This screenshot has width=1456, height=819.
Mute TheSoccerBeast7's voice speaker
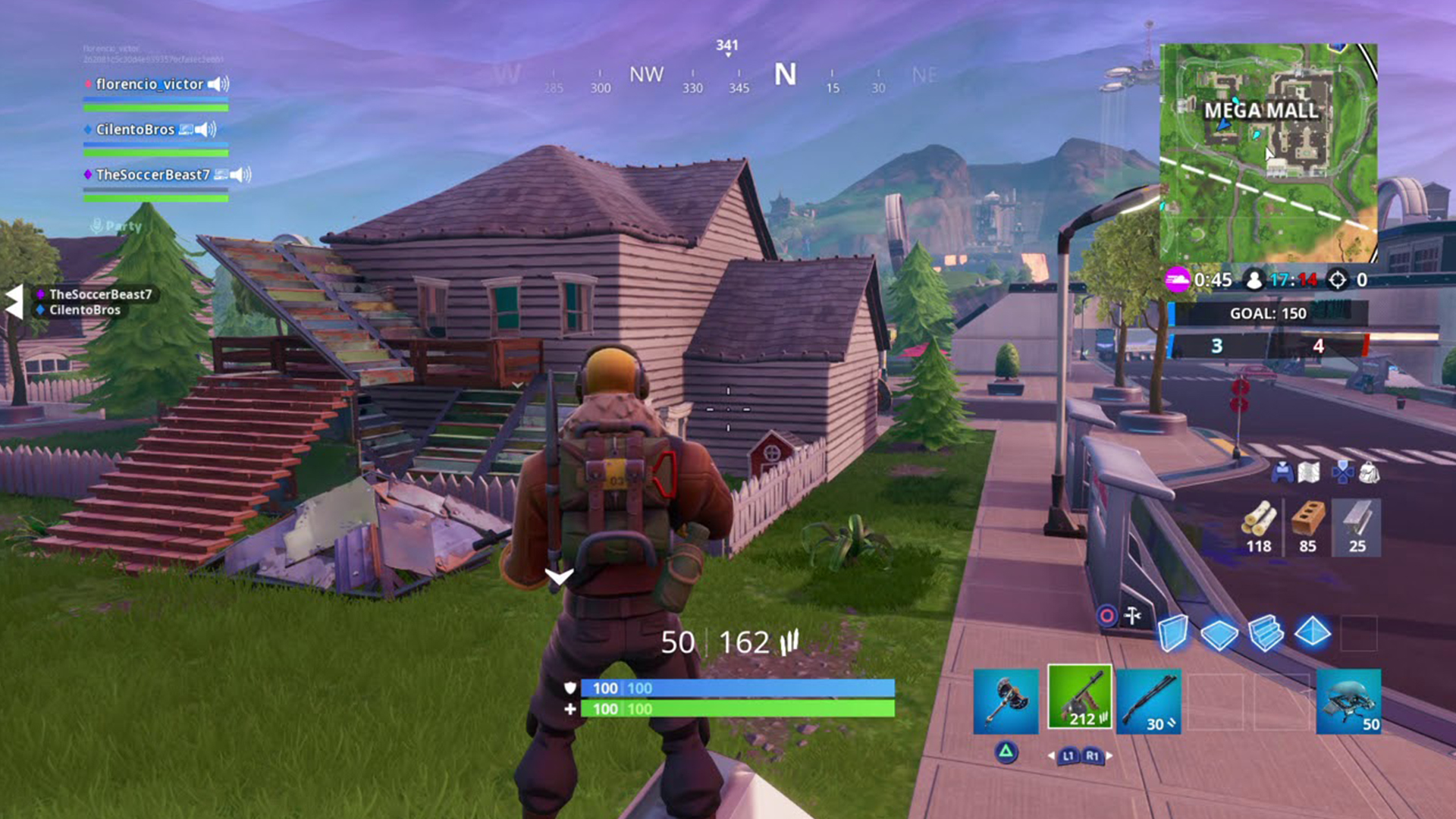point(240,175)
